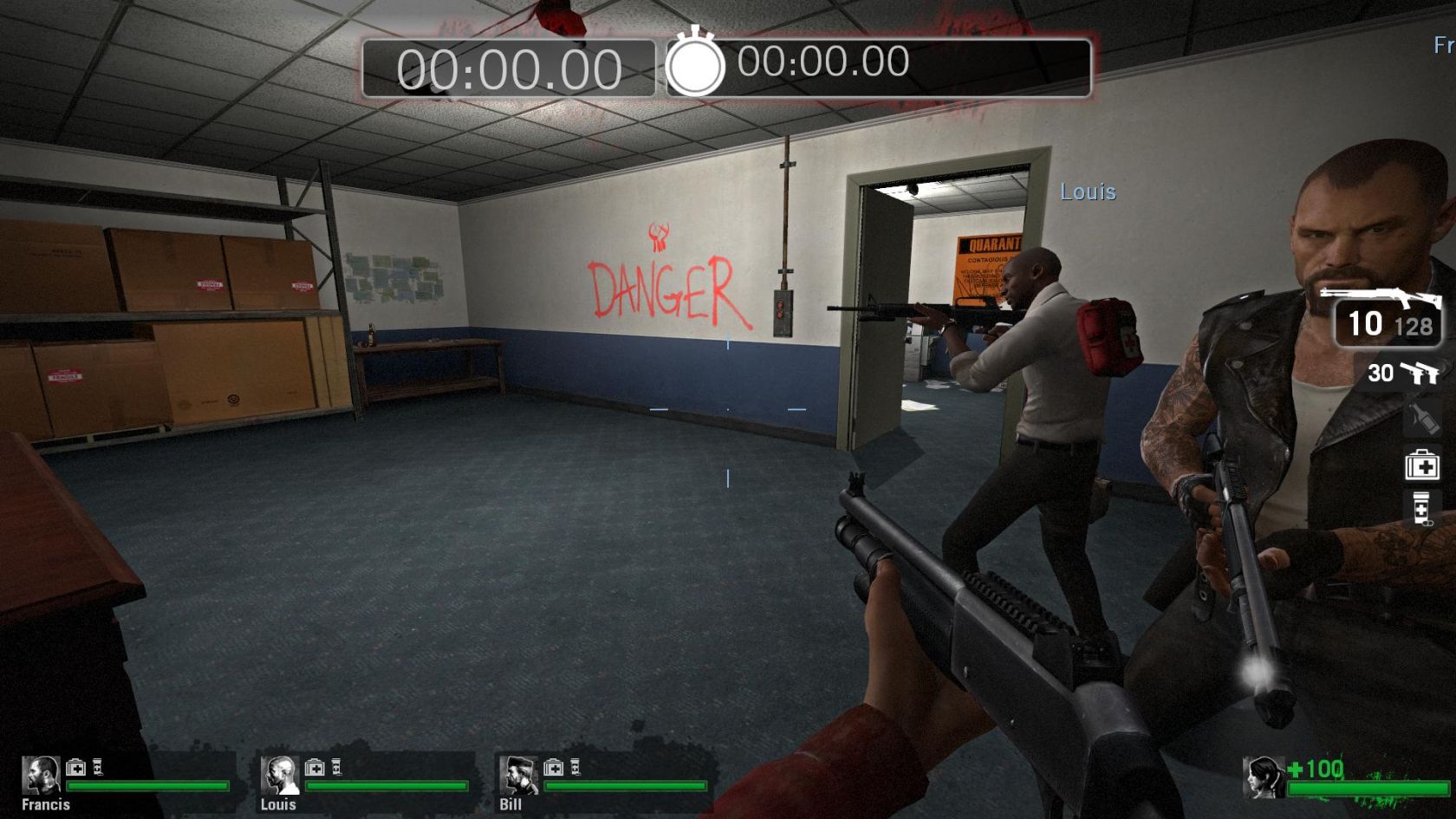1456x819 pixels.
Task: Choose the molotov throwable slot
Action: pos(1421,419)
